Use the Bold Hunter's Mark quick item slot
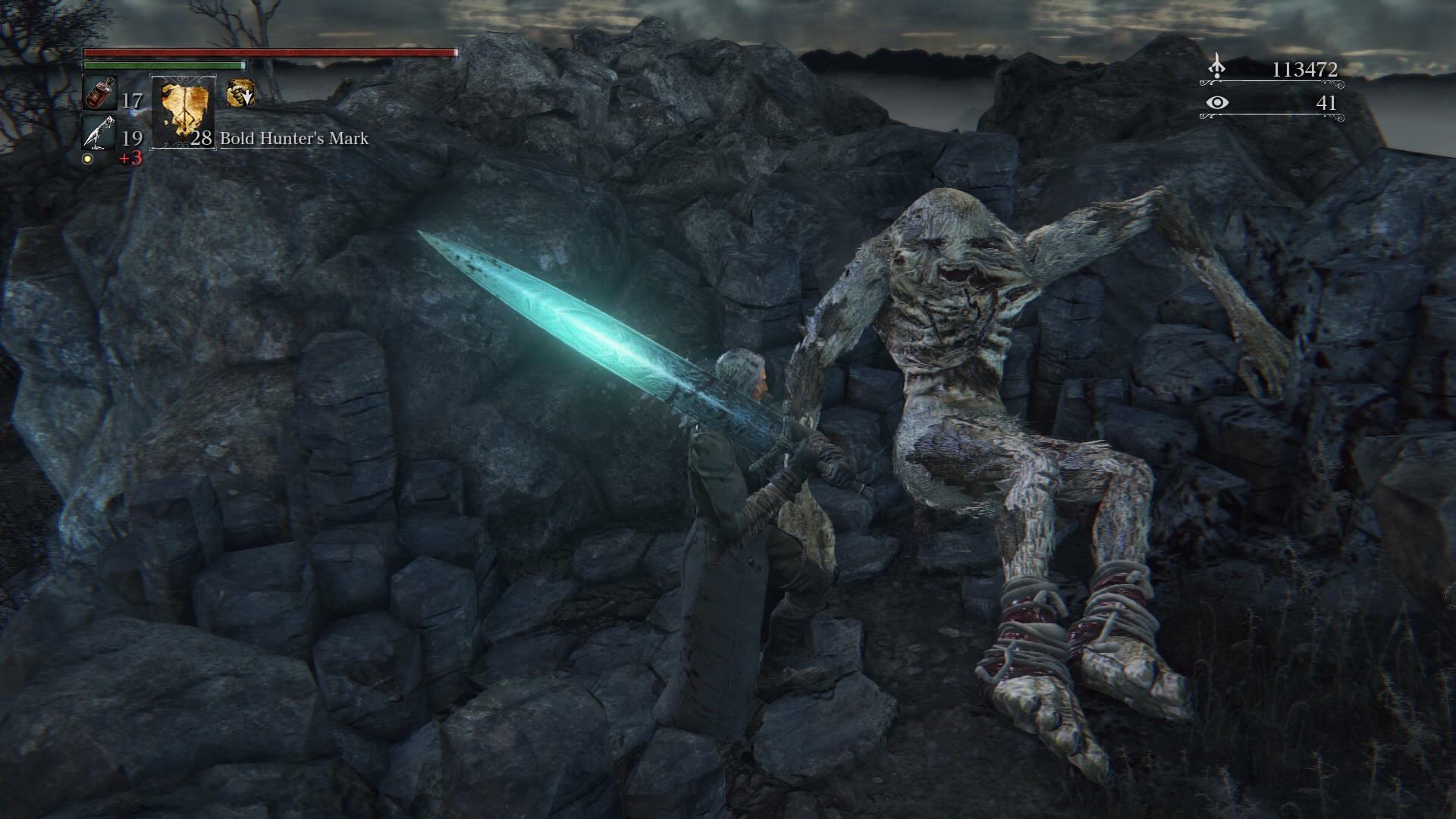Screen dimensions: 1456x819 (184, 111)
